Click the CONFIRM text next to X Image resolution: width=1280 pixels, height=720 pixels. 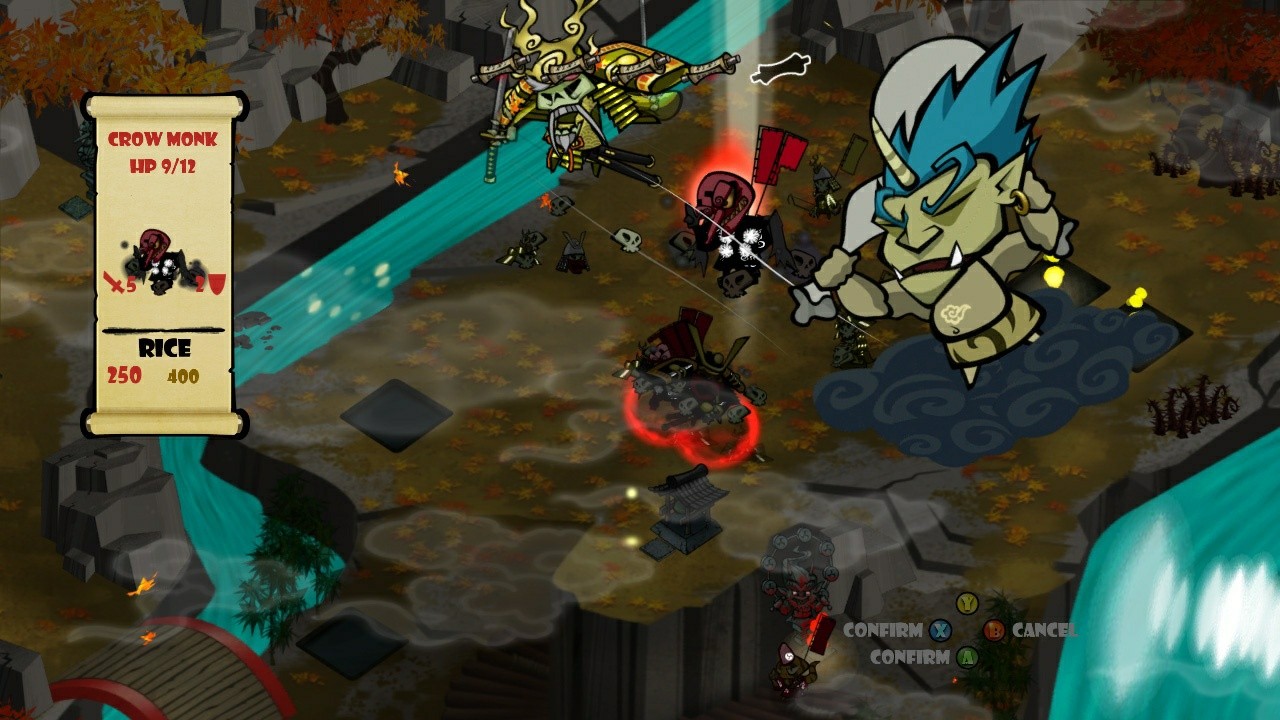coord(884,631)
